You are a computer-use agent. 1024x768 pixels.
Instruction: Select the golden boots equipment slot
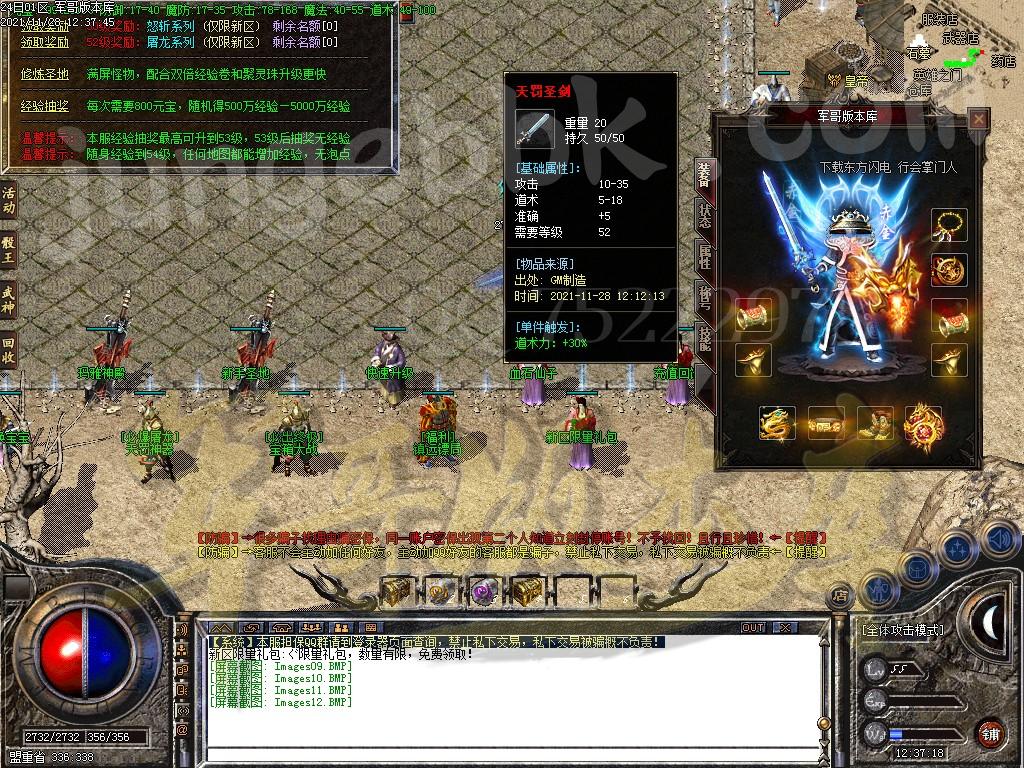tap(875, 423)
